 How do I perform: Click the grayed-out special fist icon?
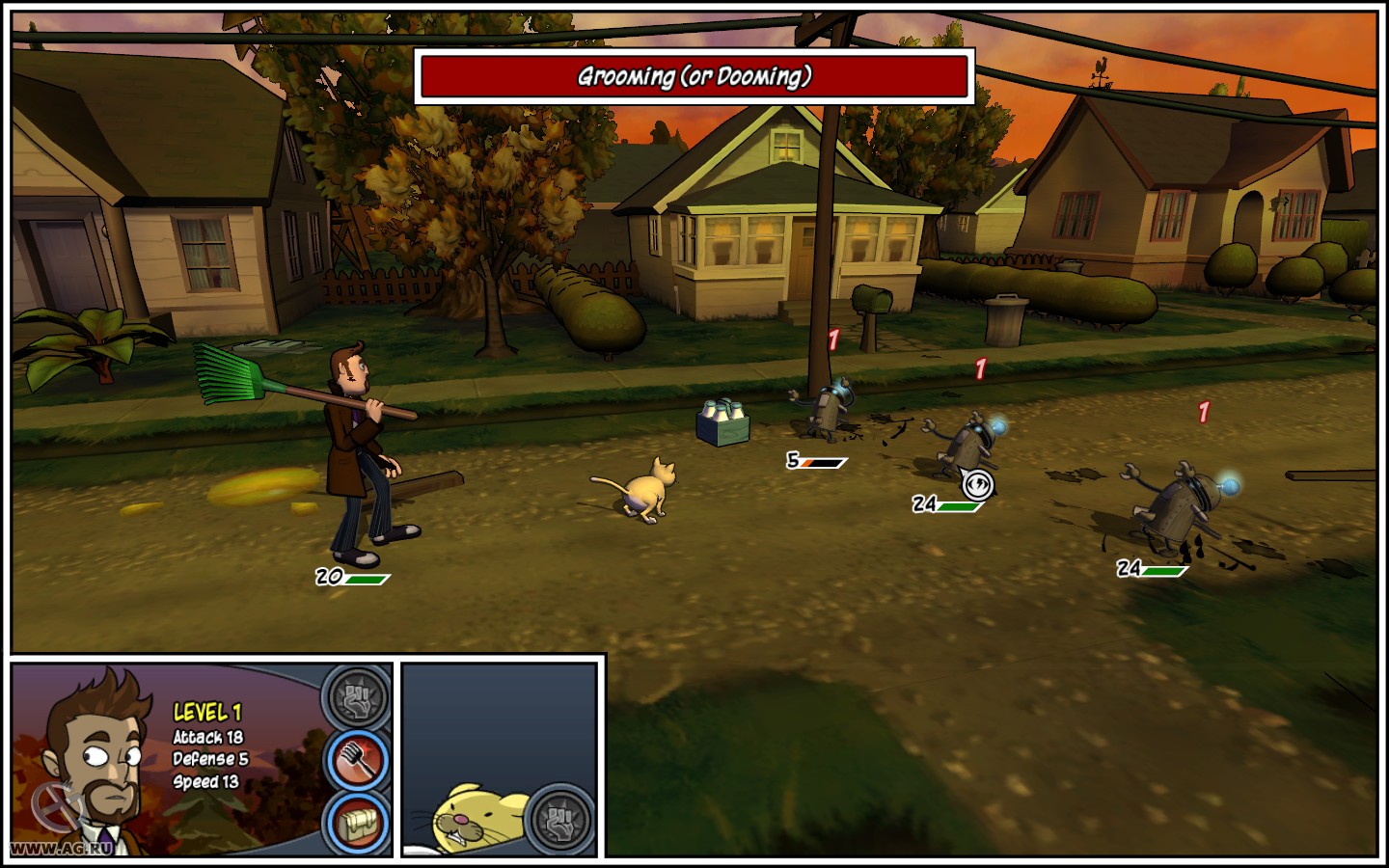(356, 697)
